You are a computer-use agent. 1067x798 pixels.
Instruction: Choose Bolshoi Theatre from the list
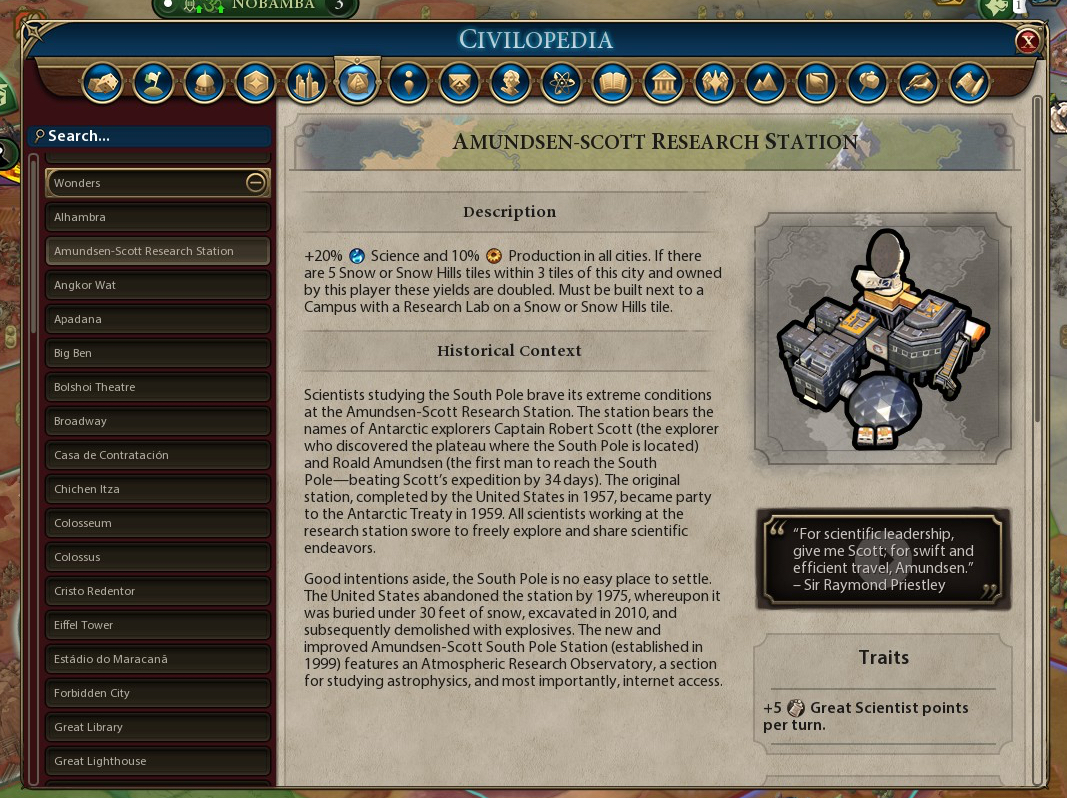click(x=158, y=387)
